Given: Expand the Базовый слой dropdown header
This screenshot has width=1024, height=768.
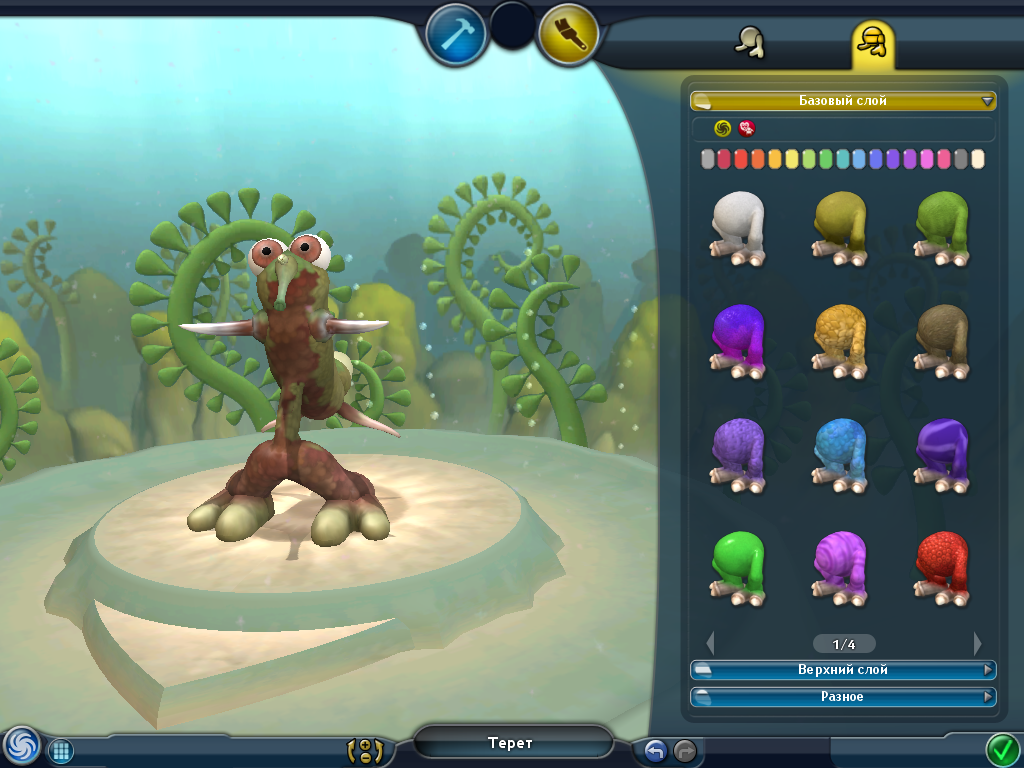Looking at the screenshot, I should pos(843,101).
